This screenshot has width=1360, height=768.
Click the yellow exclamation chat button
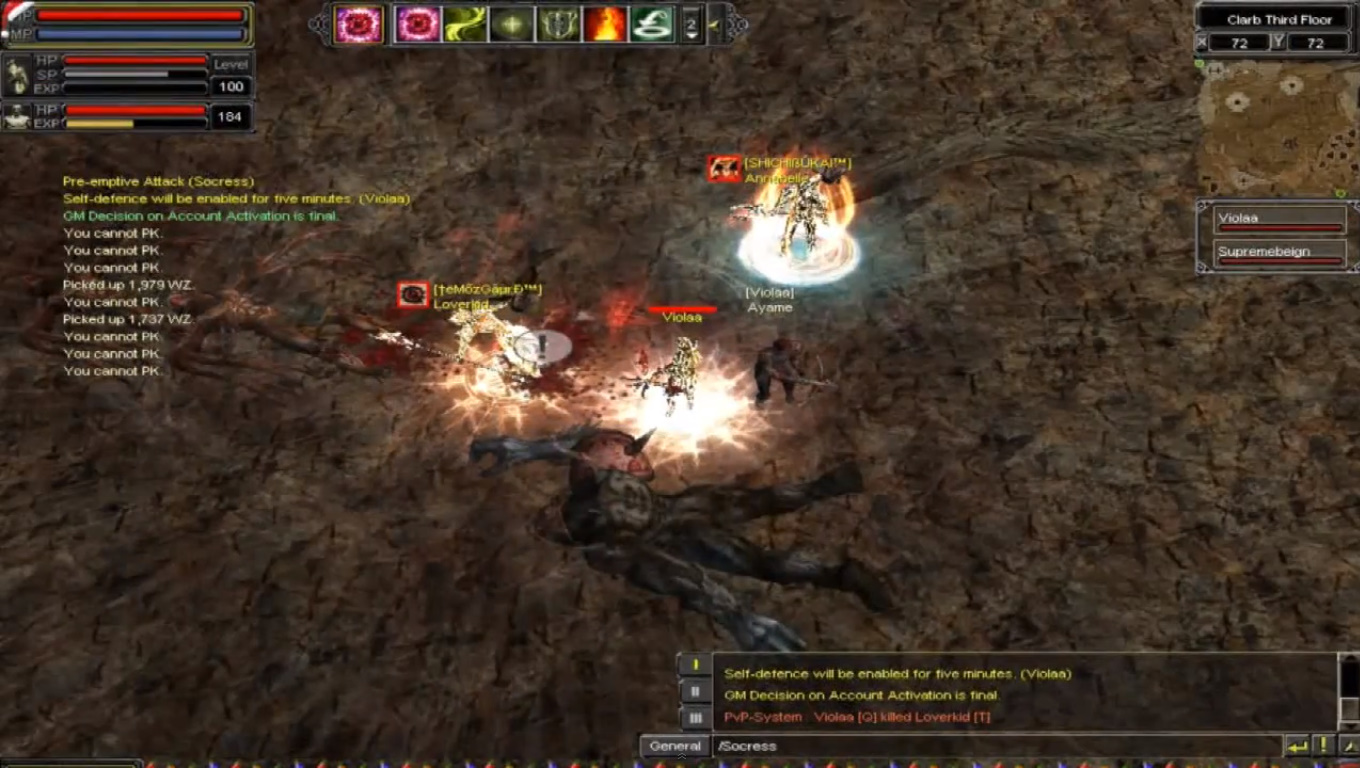coord(1323,746)
